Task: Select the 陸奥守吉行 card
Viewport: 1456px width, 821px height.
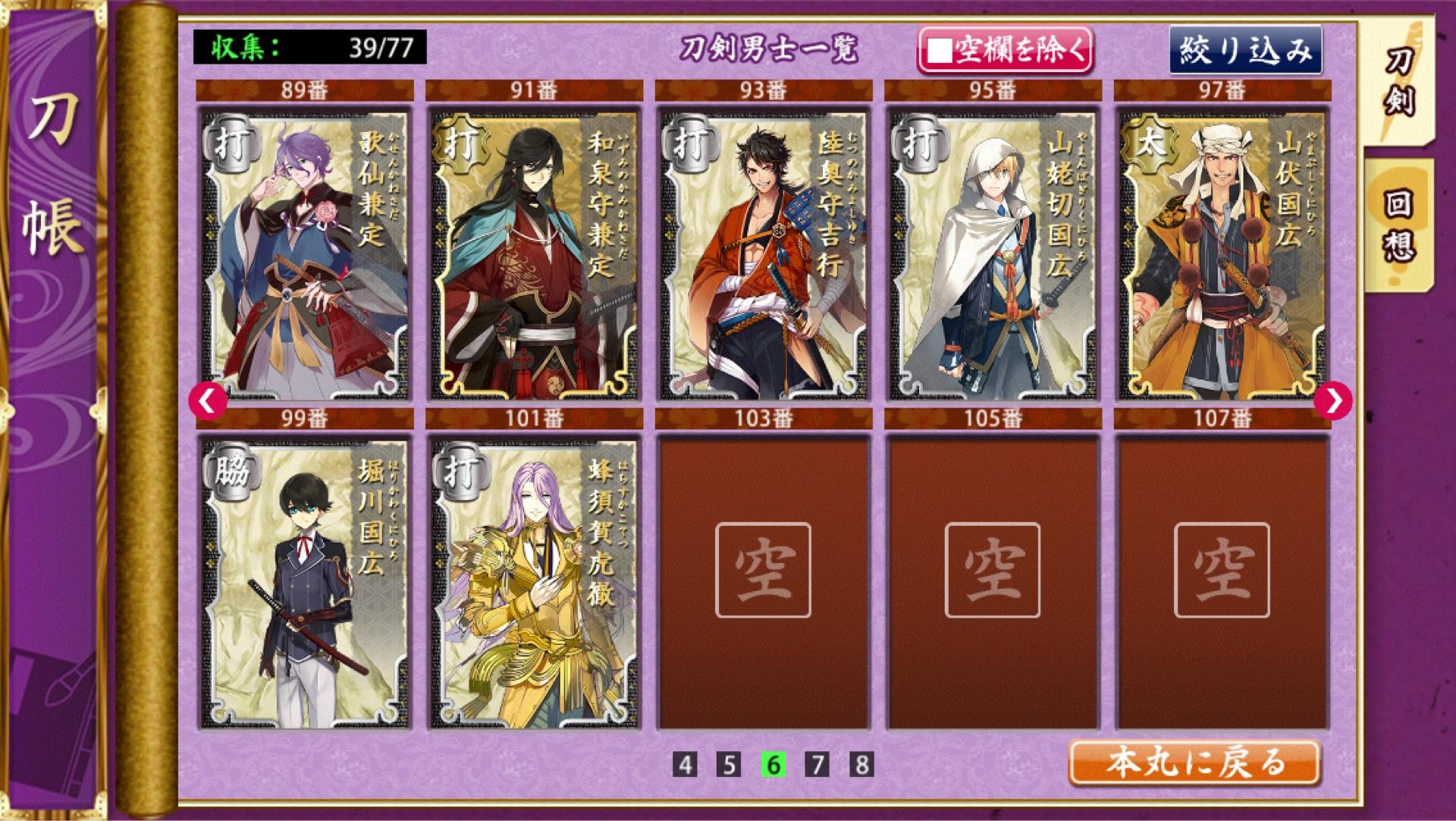Action: pyautogui.click(x=764, y=254)
